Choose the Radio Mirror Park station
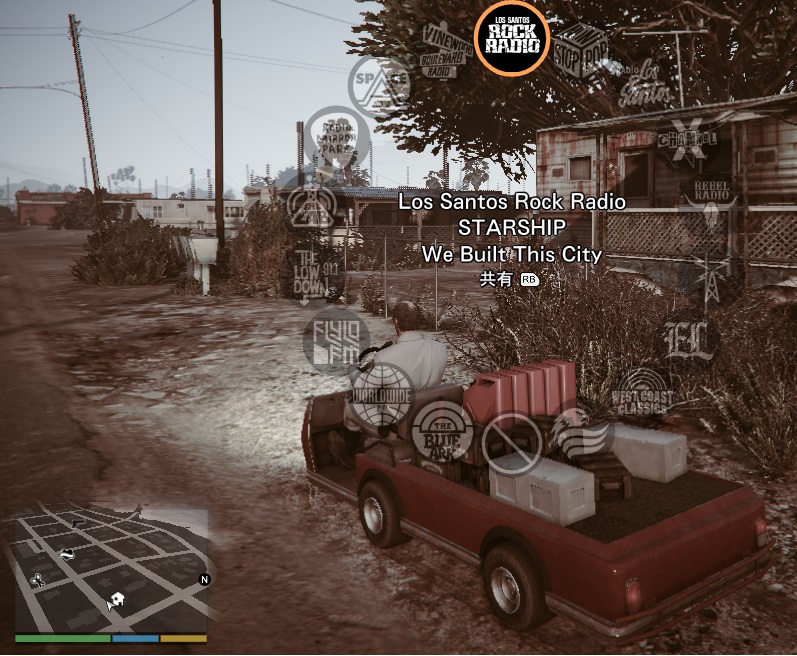This screenshot has width=797, height=656. coord(336,139)
